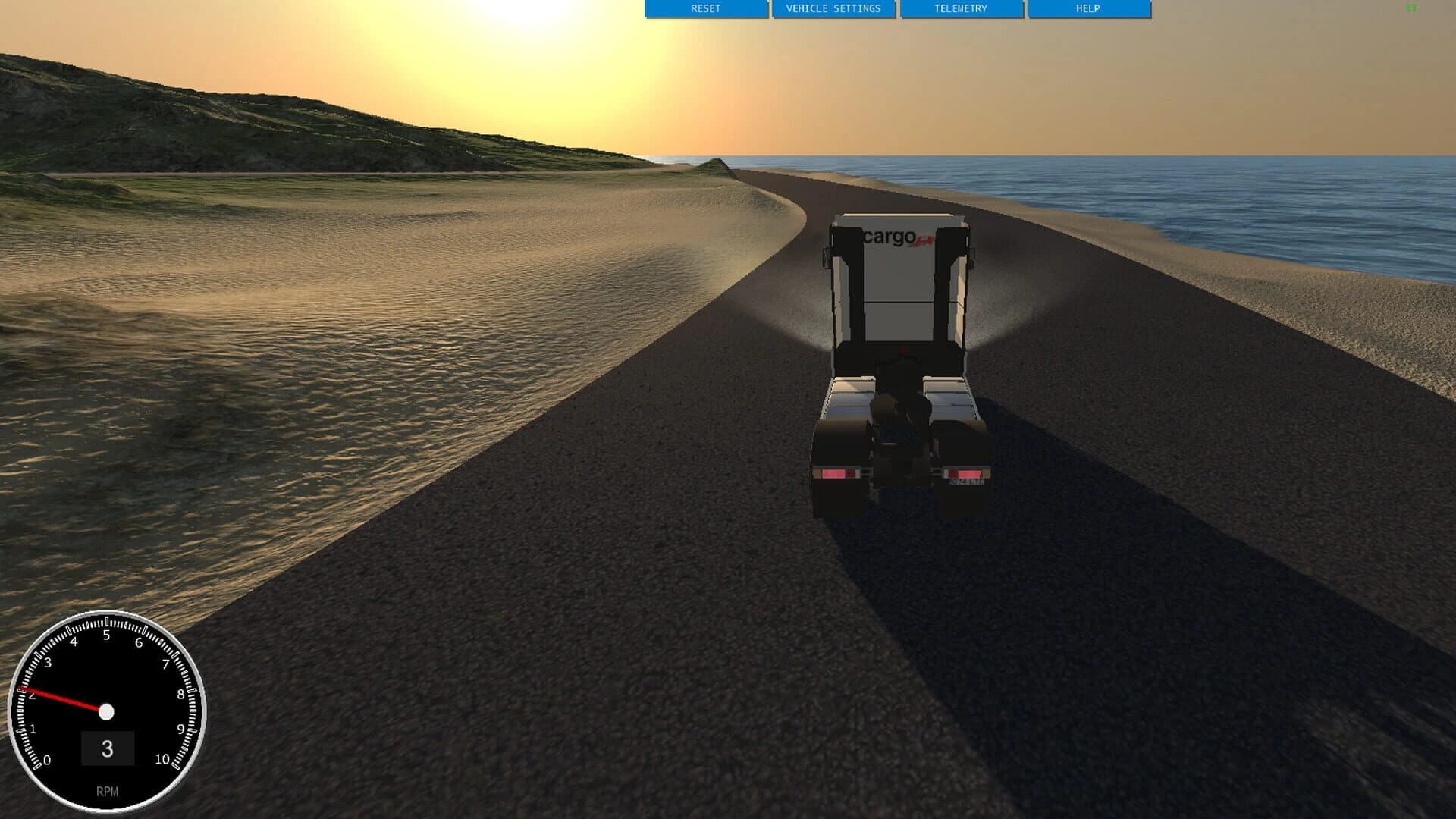The image size is (1456, 819).
Task: Open the VEHICLE SETTINGS panel
Action: click(x=834, y=10)
